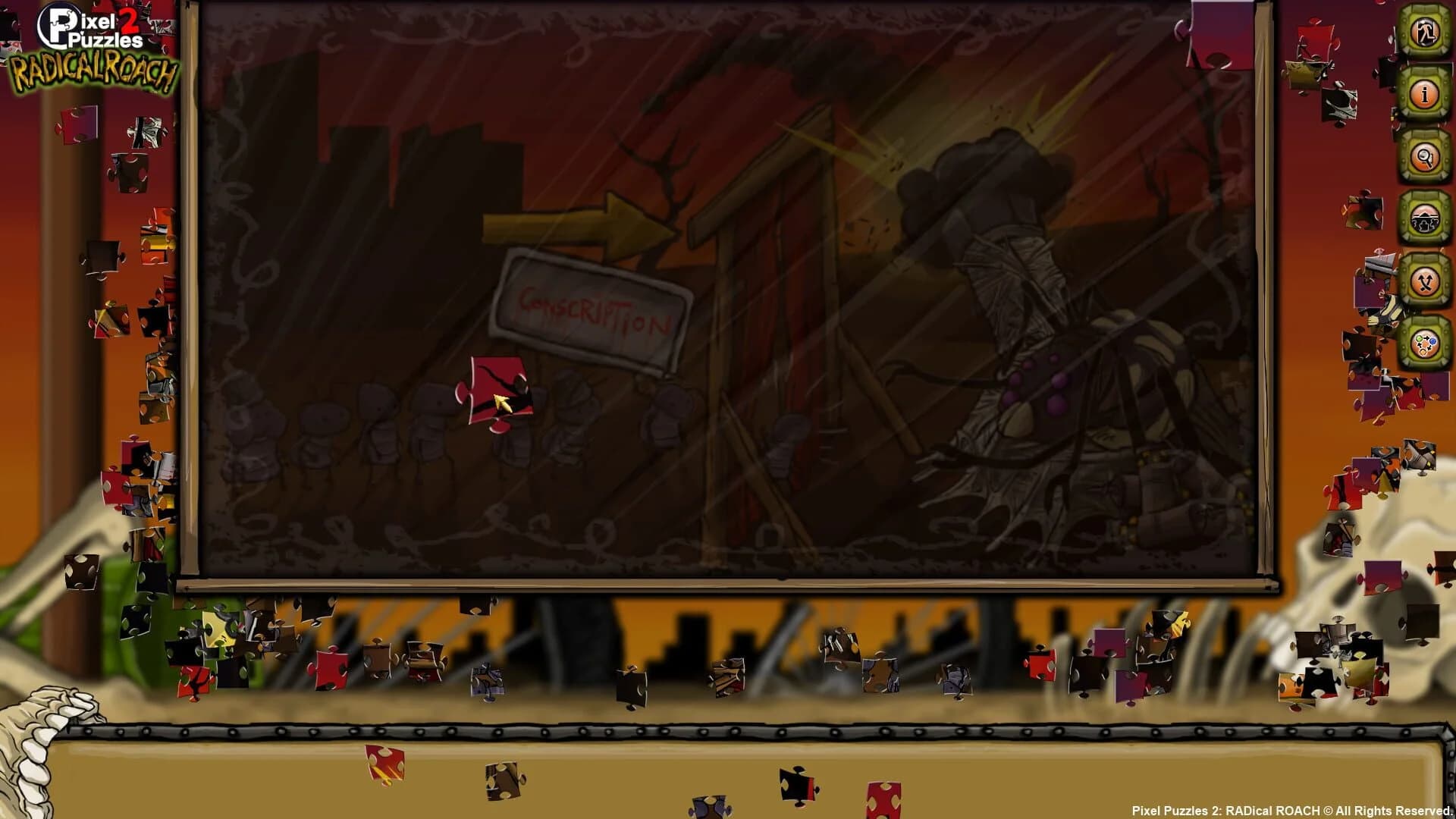Open piece sorting via the colored dots icon
The width and height of the screenshot is (1456, 819).
pos(1424,345)
